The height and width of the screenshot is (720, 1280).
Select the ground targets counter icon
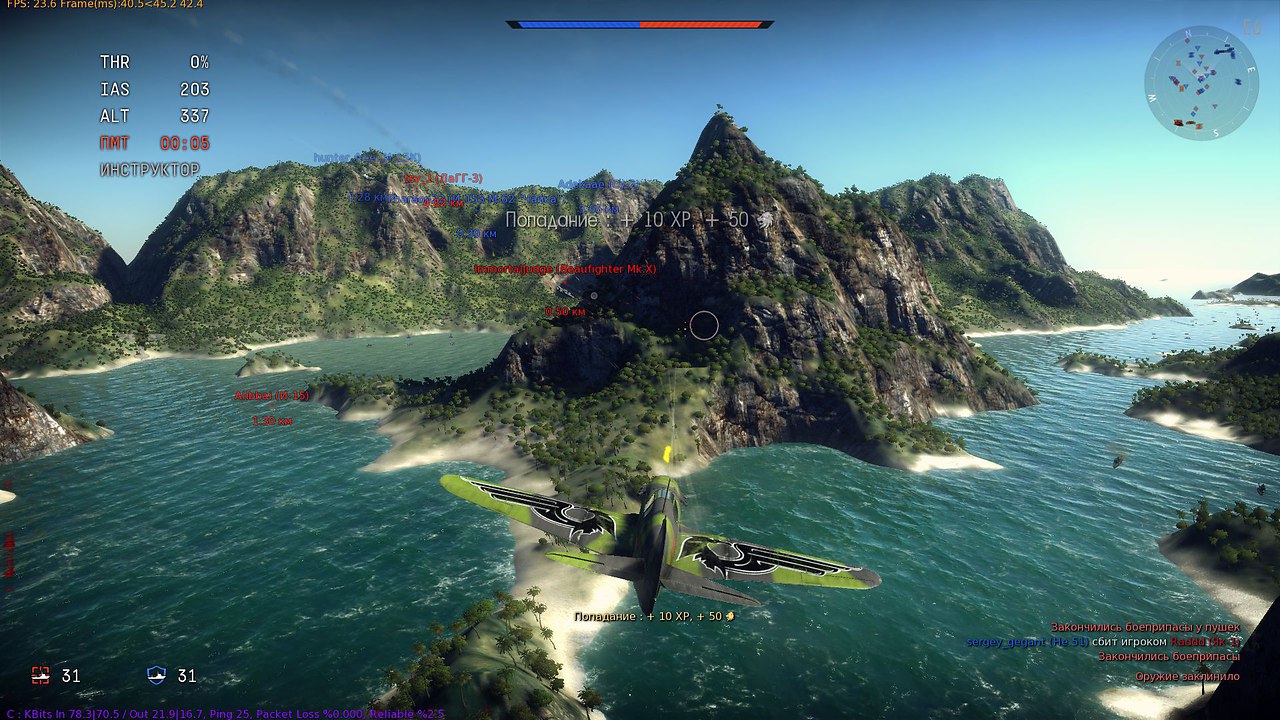(x=41, y=676)
